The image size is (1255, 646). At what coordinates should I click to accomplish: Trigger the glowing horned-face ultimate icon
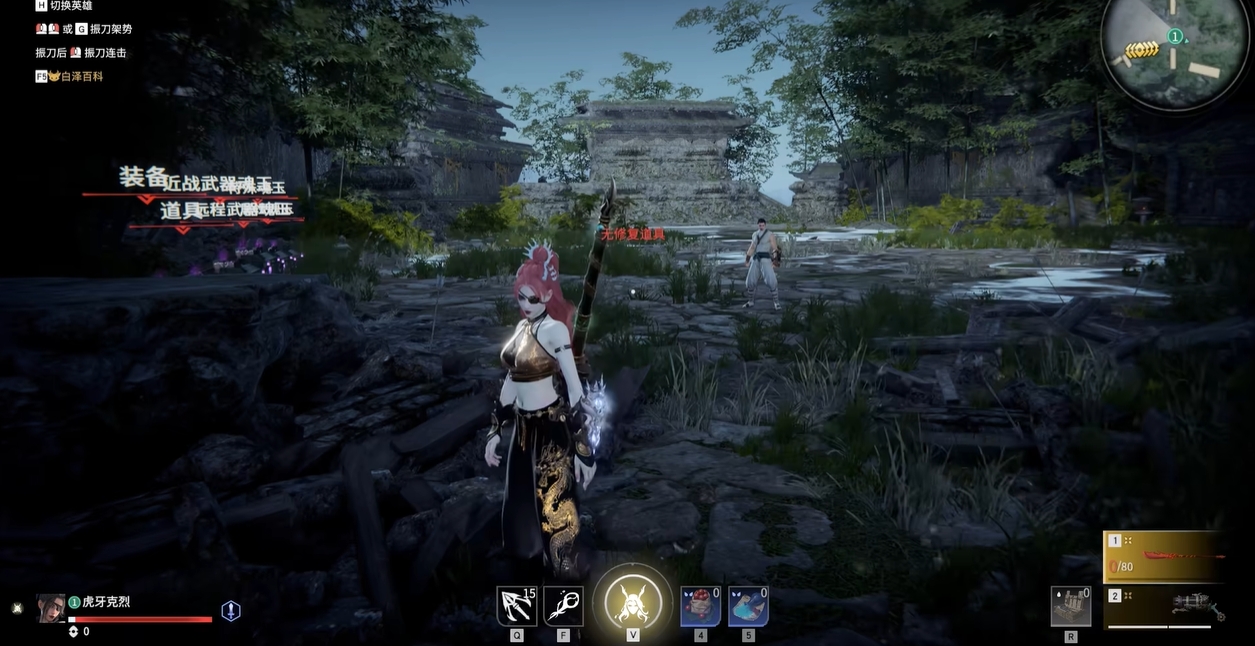632,603
